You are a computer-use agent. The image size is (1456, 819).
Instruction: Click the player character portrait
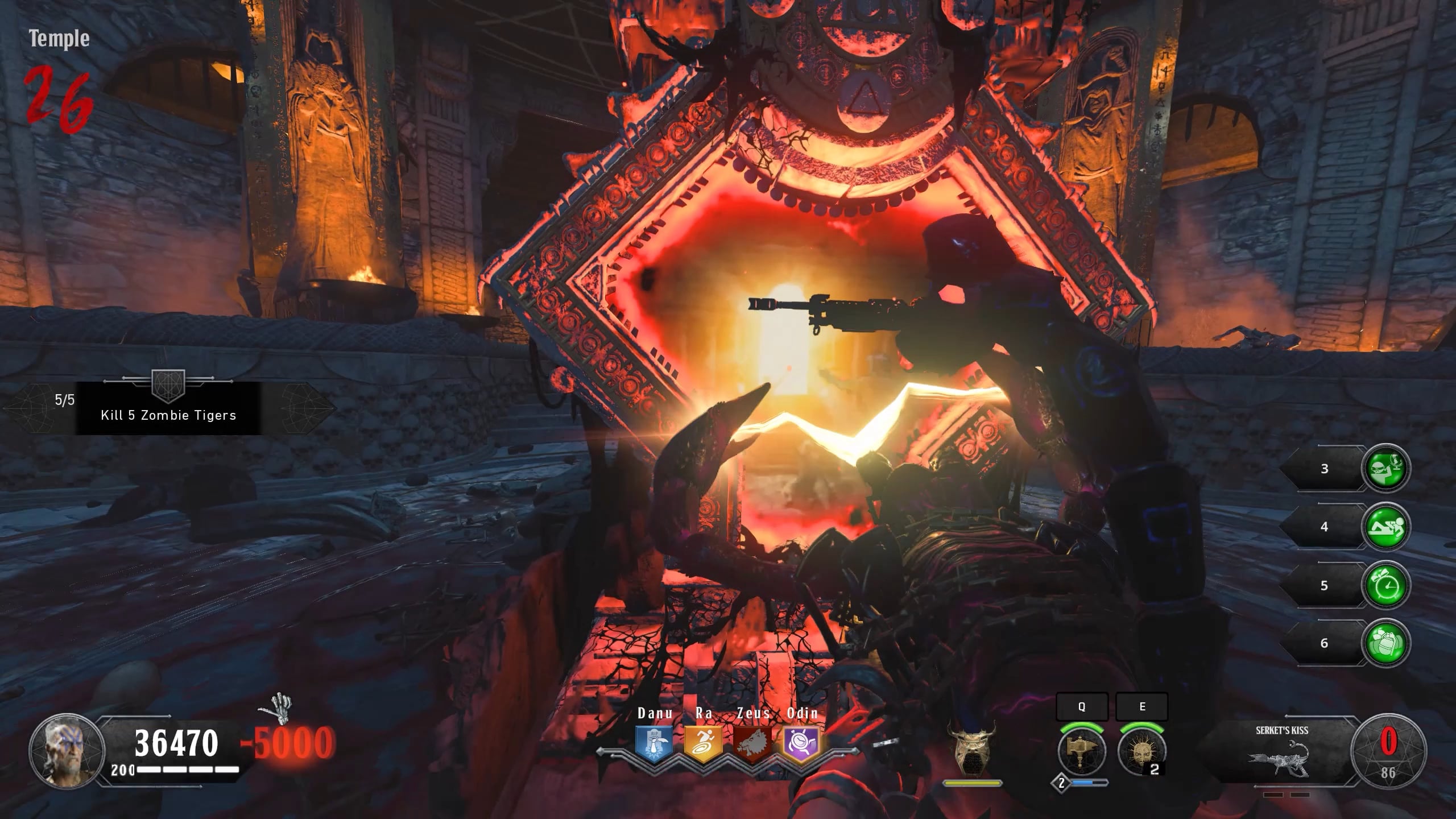coord(67,751)
